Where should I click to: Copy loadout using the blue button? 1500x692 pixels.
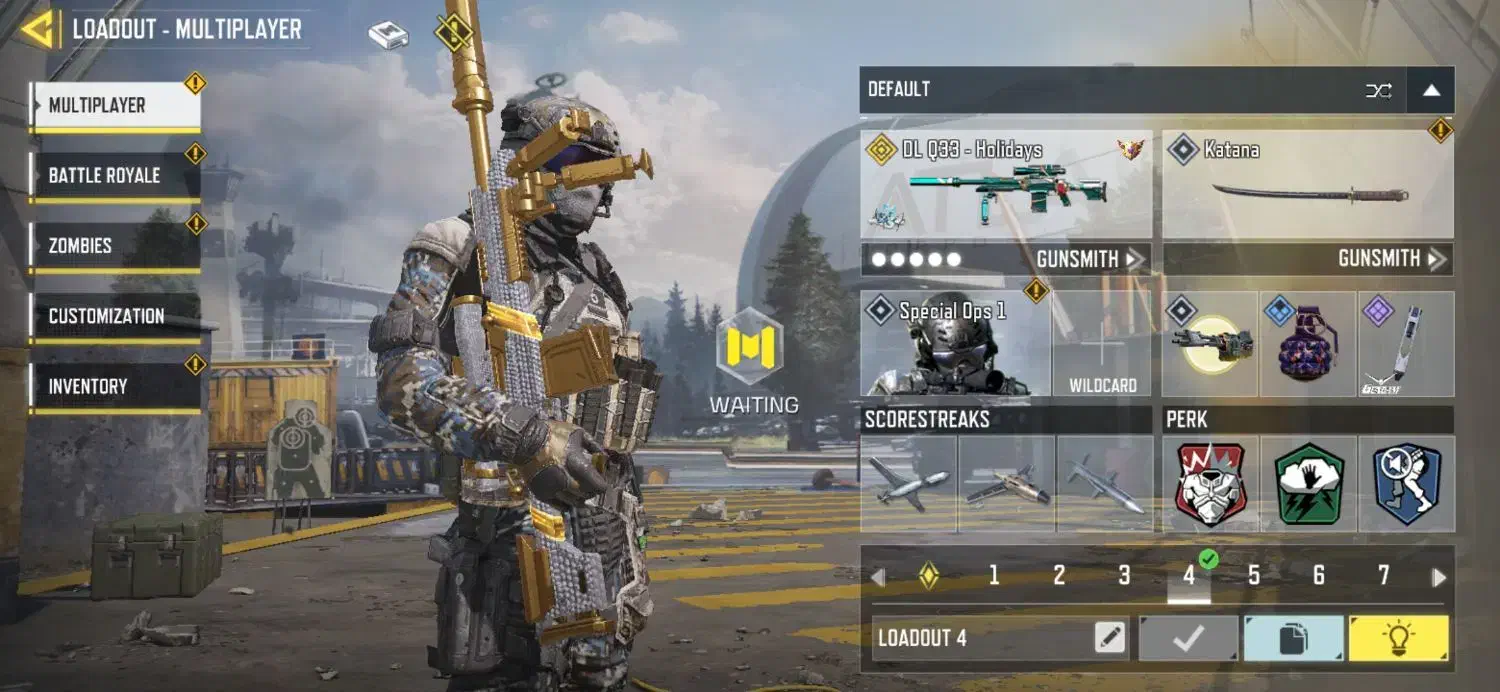1293,638
